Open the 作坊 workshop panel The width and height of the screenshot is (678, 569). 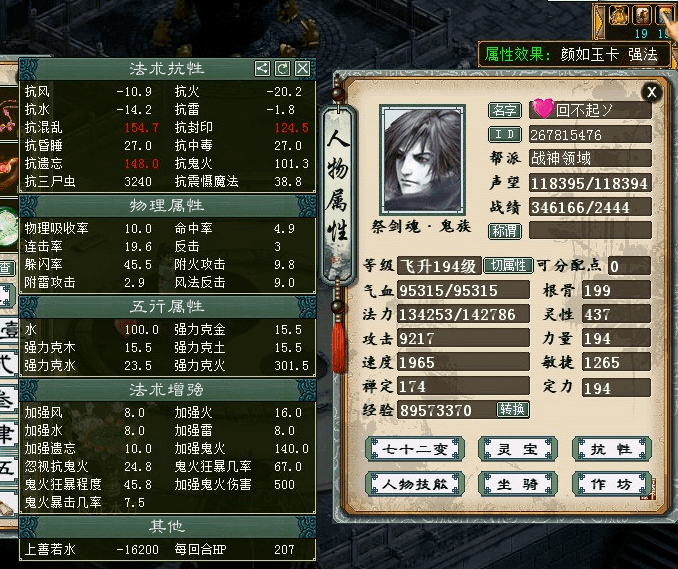pos(611,485)
